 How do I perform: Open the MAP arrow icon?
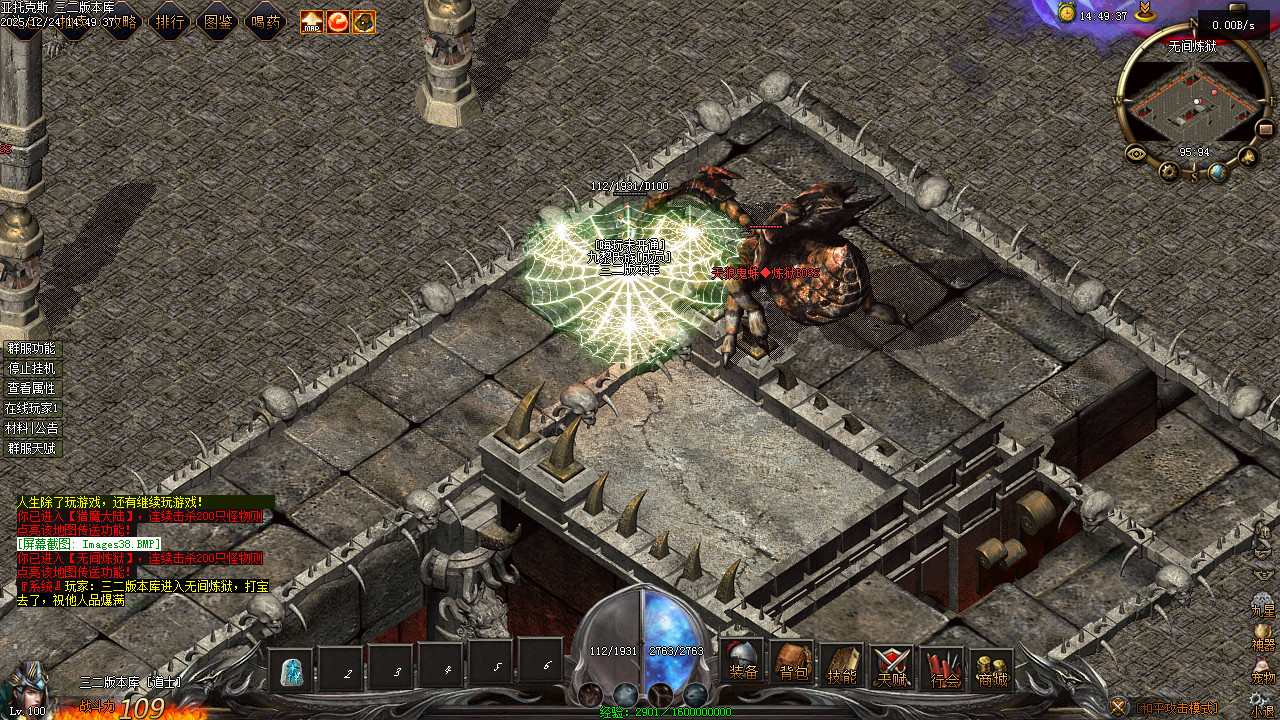tap(312, 21)
